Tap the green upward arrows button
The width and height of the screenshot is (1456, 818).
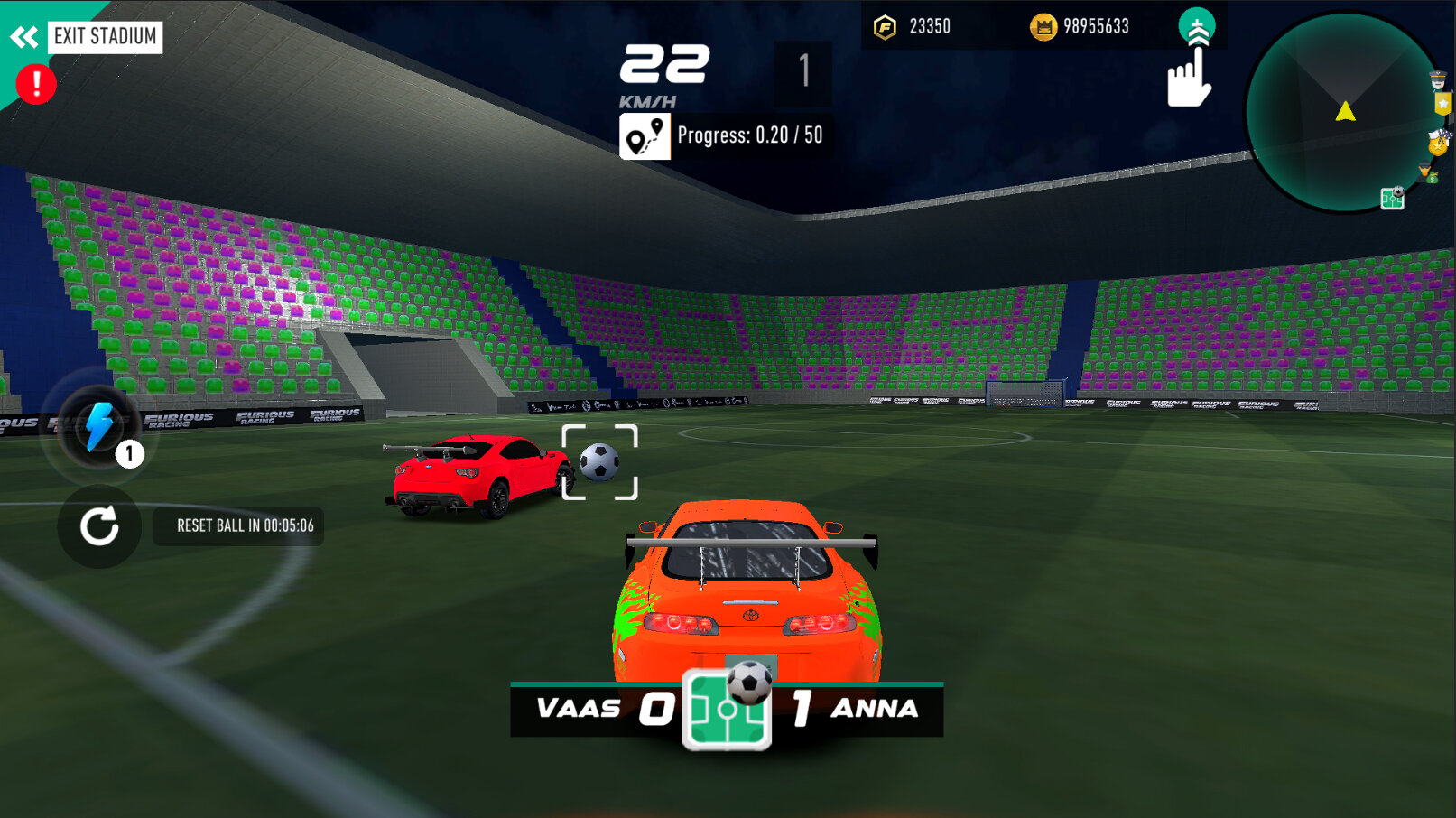[x=1197, y=27]
